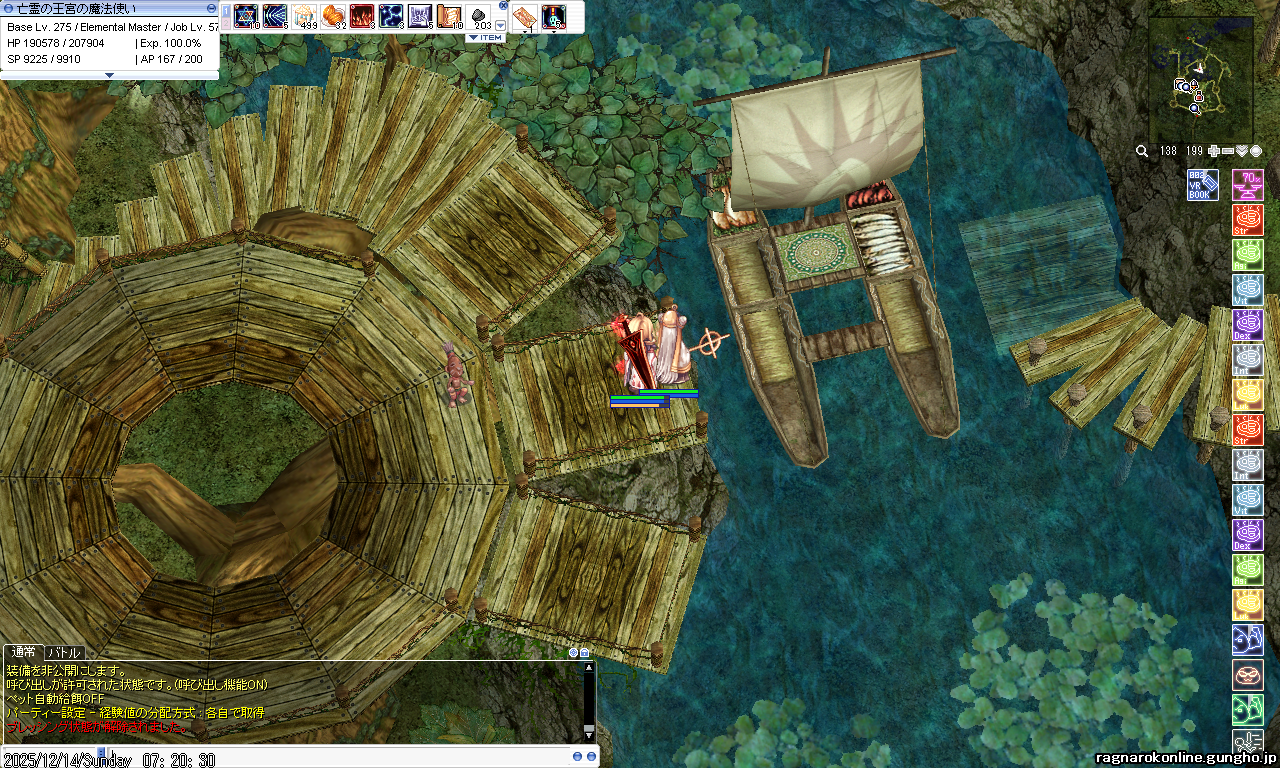This screenshot has height=768, width=1280.
Task: Click the chat log's scroll-up arrow
Action: [x=589, y=667]
